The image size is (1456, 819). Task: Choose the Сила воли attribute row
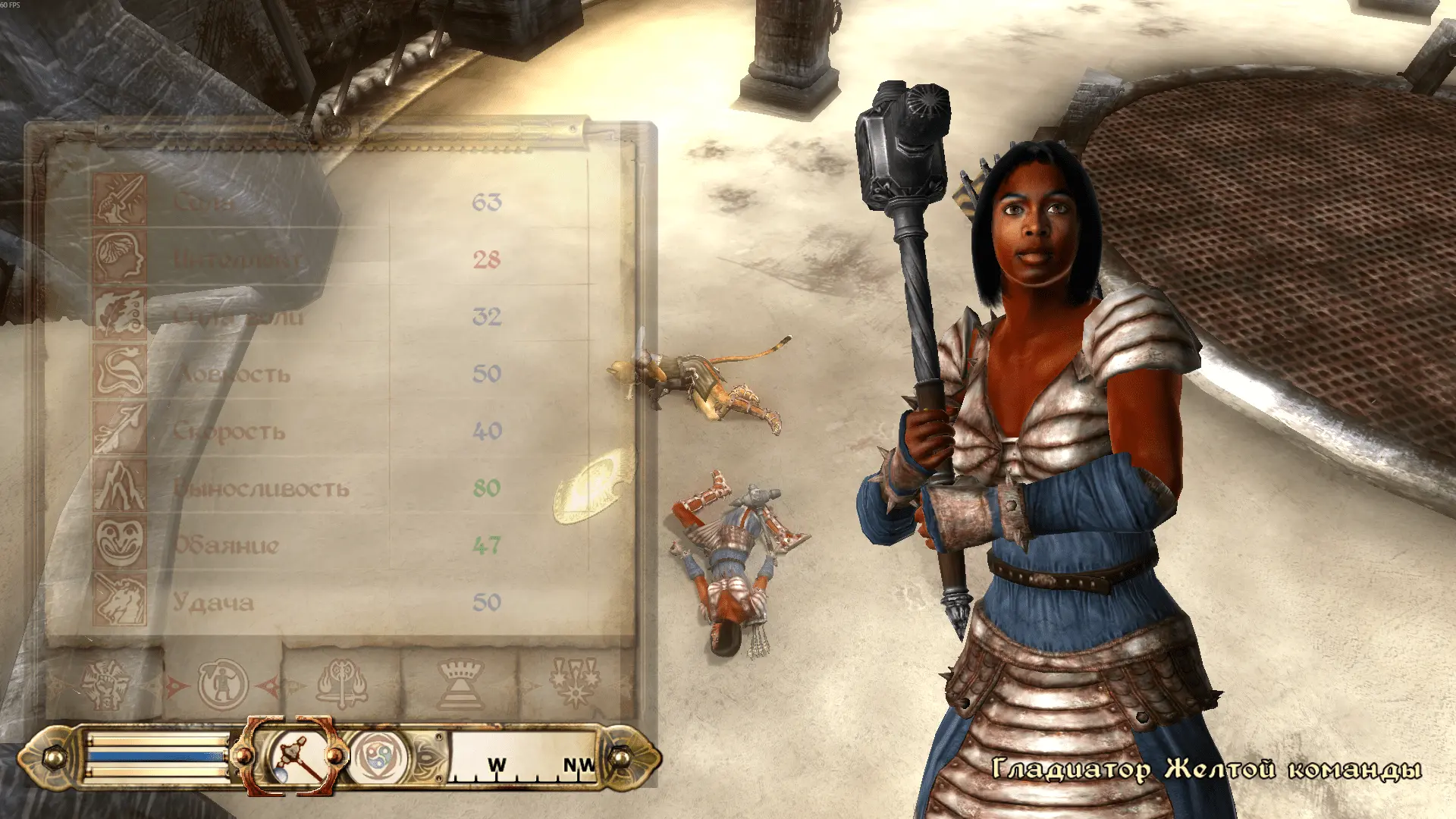(341, 316)
